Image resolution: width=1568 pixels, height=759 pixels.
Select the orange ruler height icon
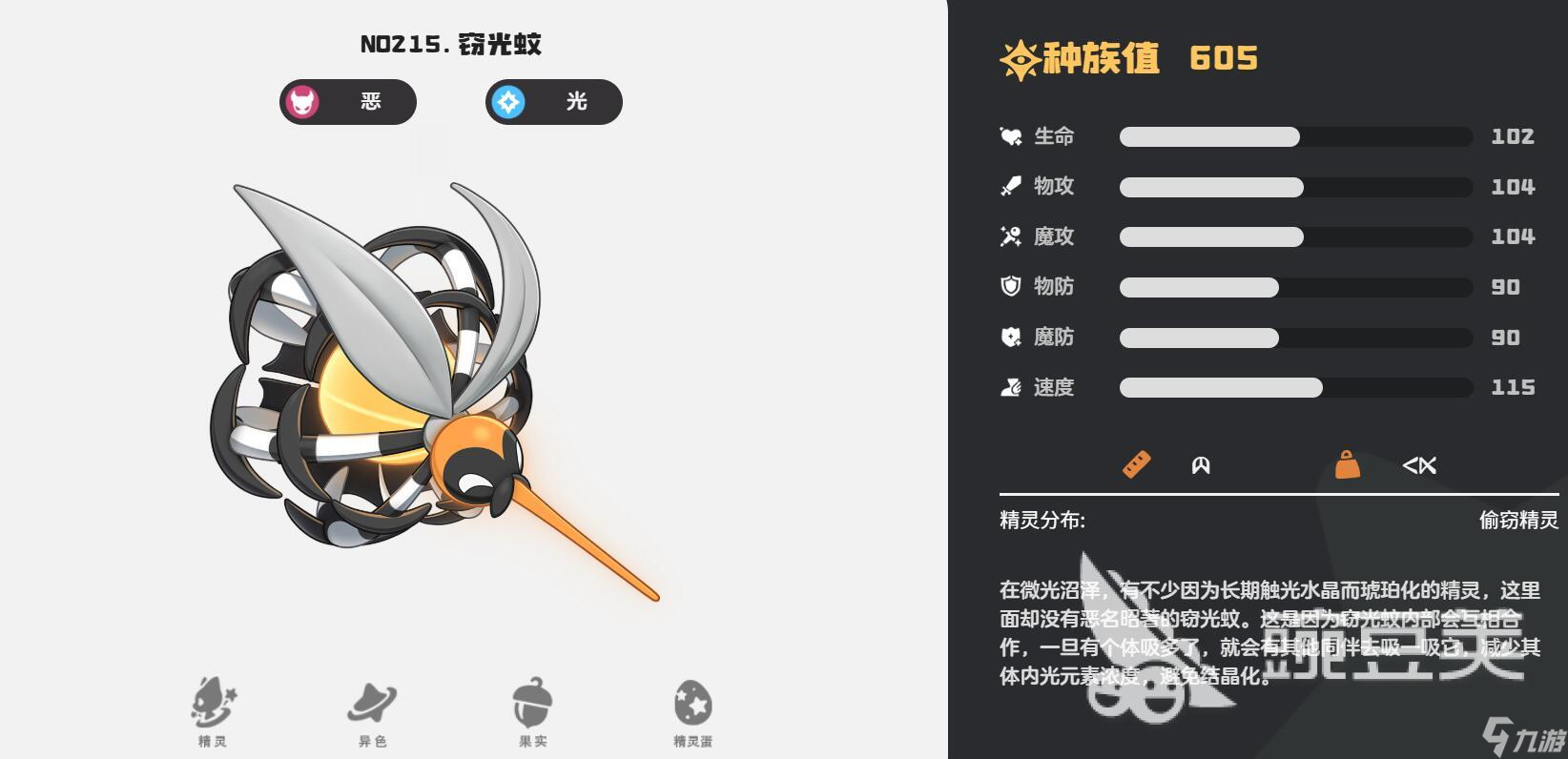[x=1134, y=465]
